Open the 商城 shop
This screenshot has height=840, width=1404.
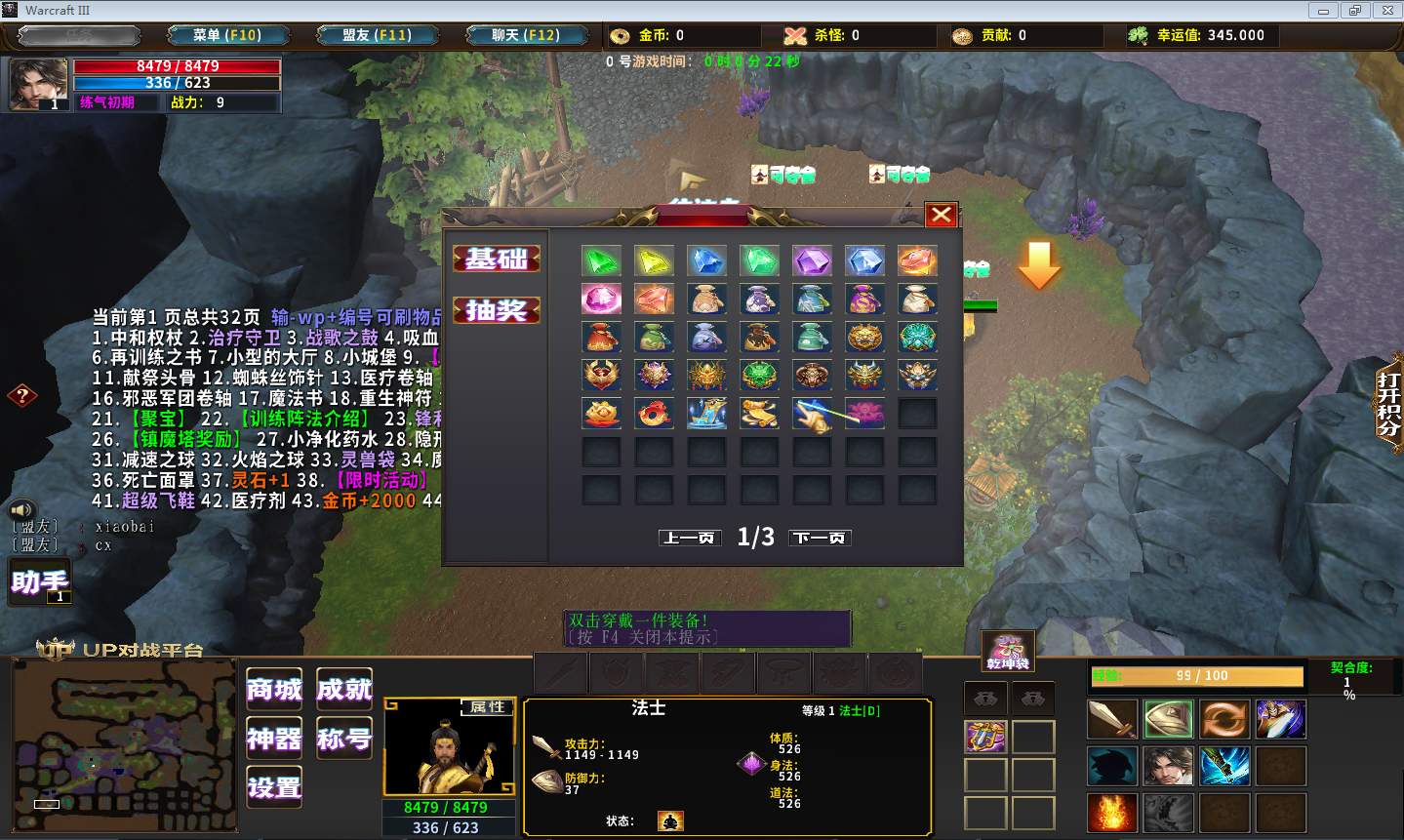pyautogui.click(x=274, y=690)
